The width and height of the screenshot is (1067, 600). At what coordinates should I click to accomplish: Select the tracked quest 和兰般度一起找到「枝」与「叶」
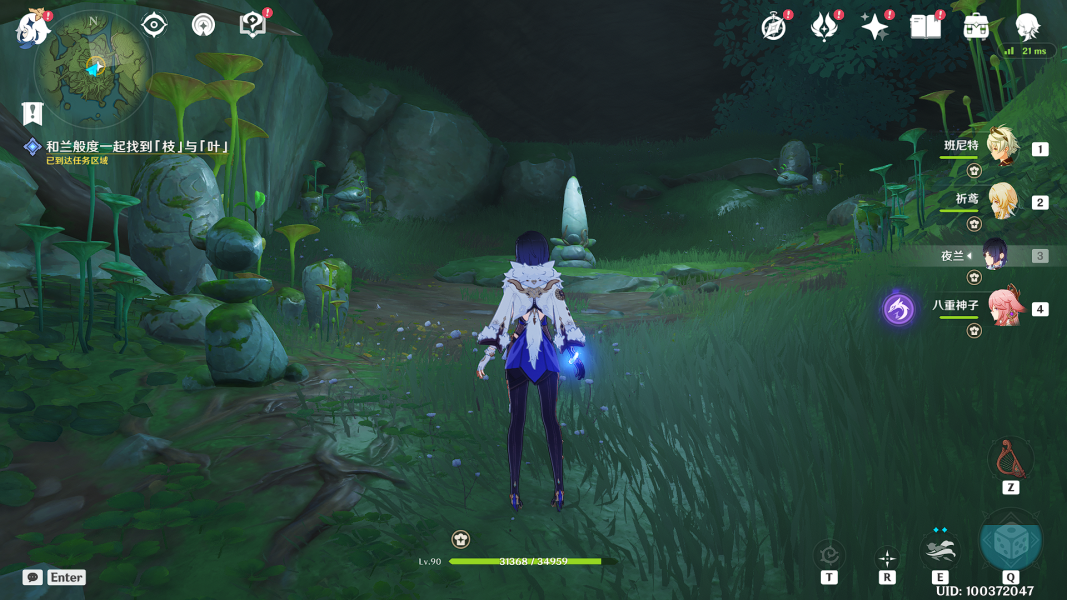tap(136, 147)
